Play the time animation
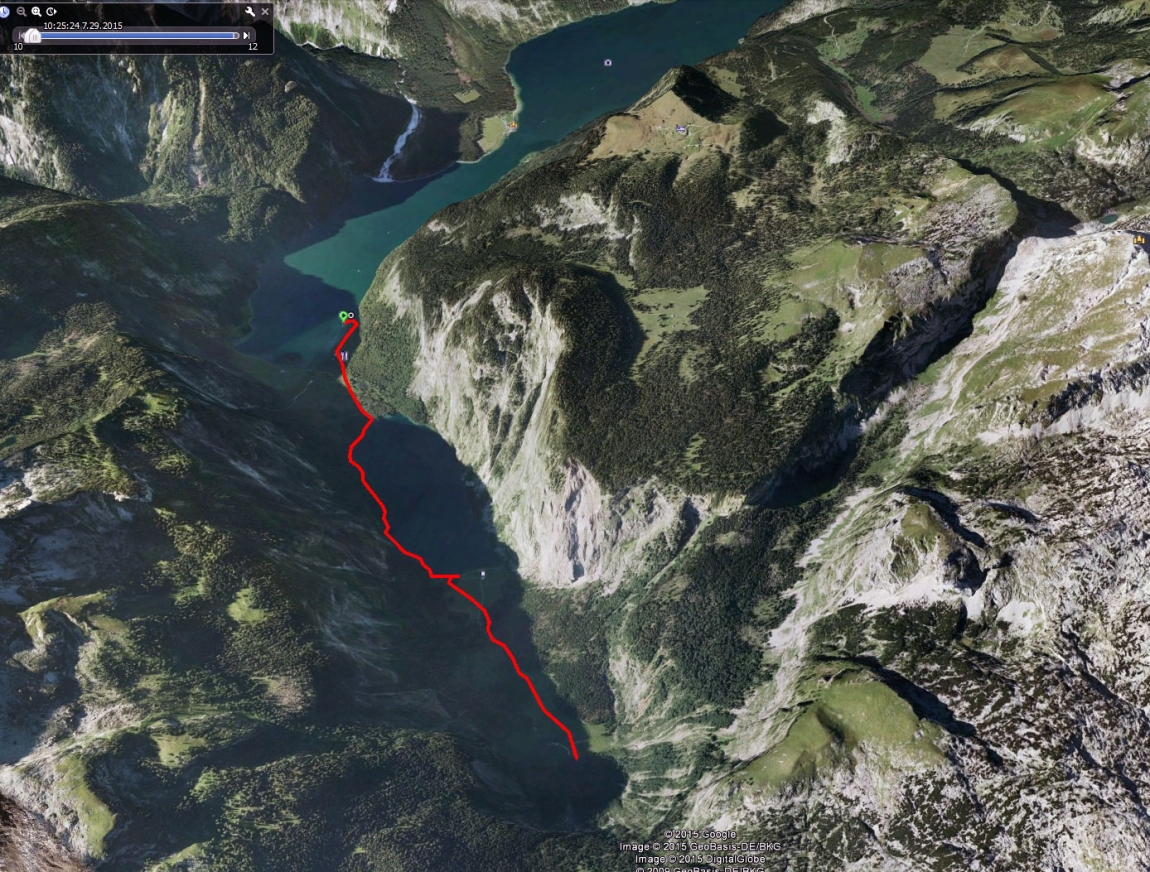The height and width of the screenshot is (872, 1150). [51, 11]
